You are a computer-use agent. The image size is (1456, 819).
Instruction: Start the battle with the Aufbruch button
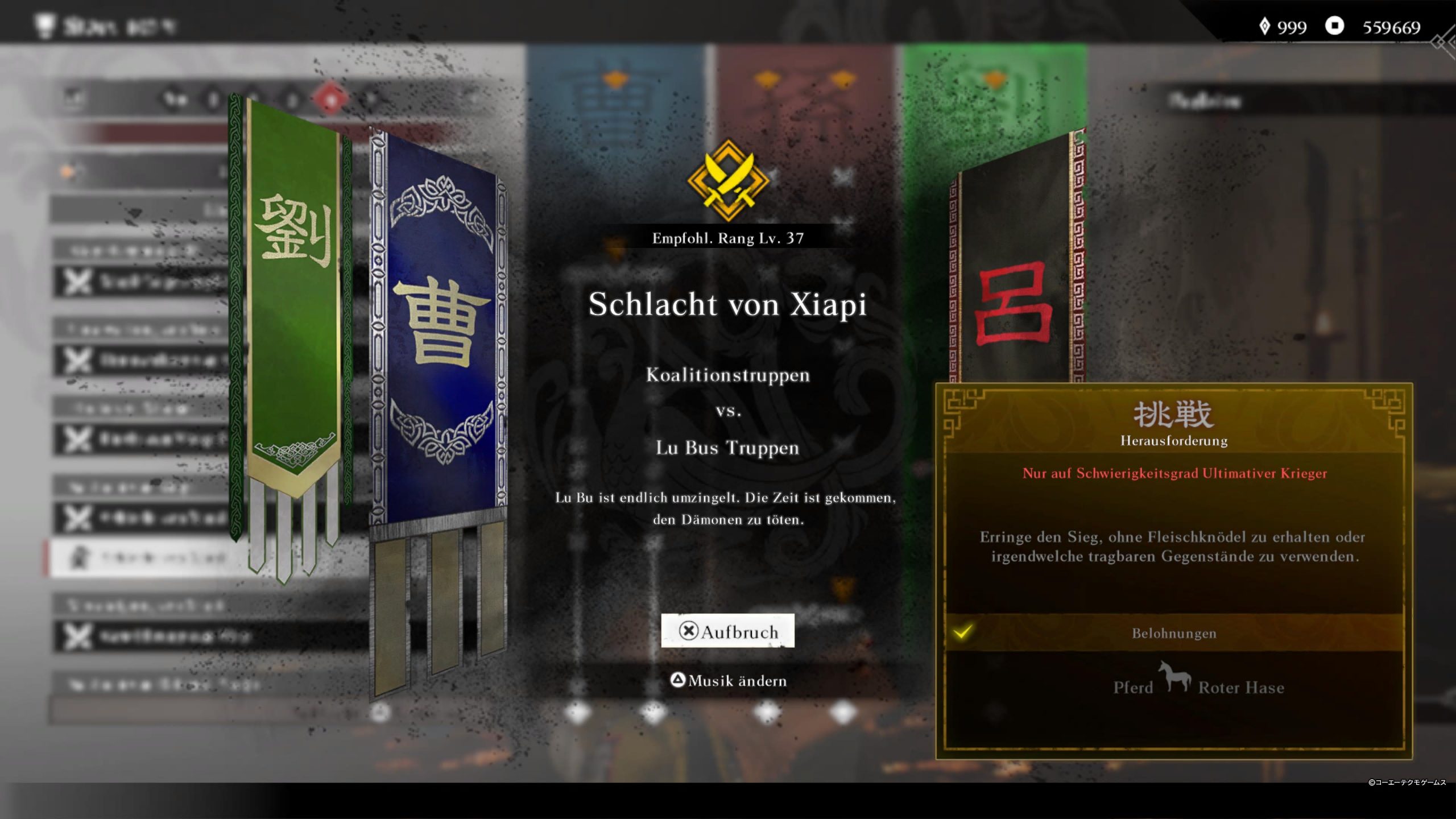click(727, 631)
